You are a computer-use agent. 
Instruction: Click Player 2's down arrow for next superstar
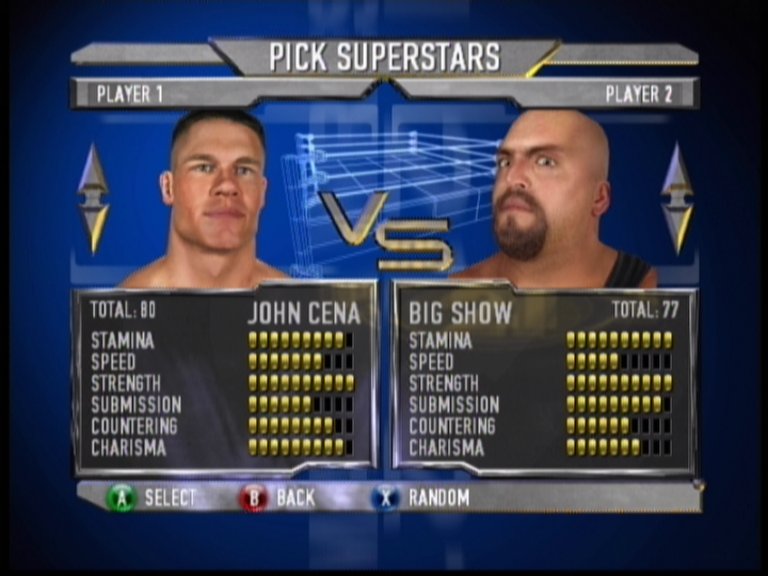(x=677, y=226)
